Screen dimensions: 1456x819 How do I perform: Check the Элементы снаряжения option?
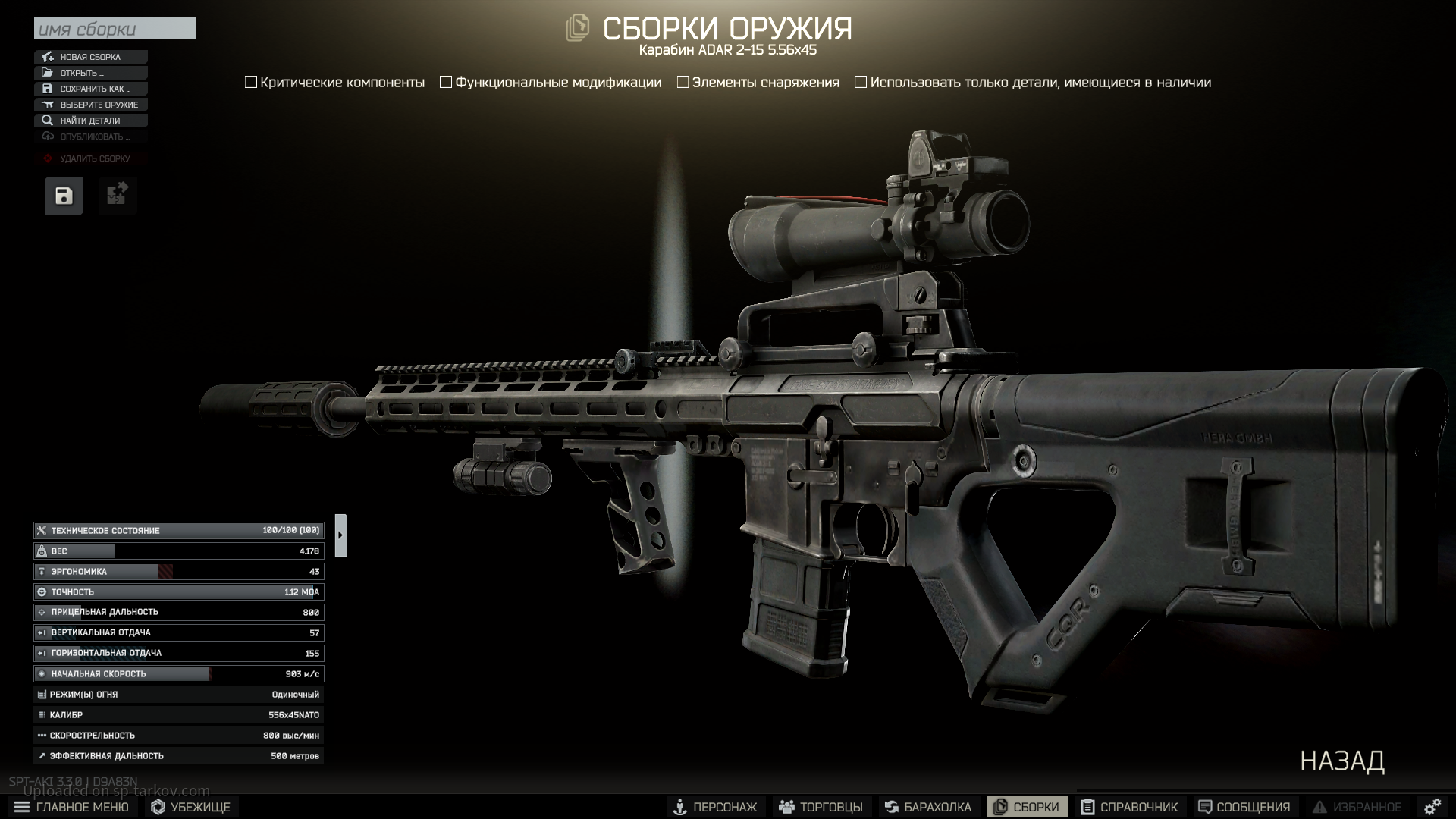(683, 83)
